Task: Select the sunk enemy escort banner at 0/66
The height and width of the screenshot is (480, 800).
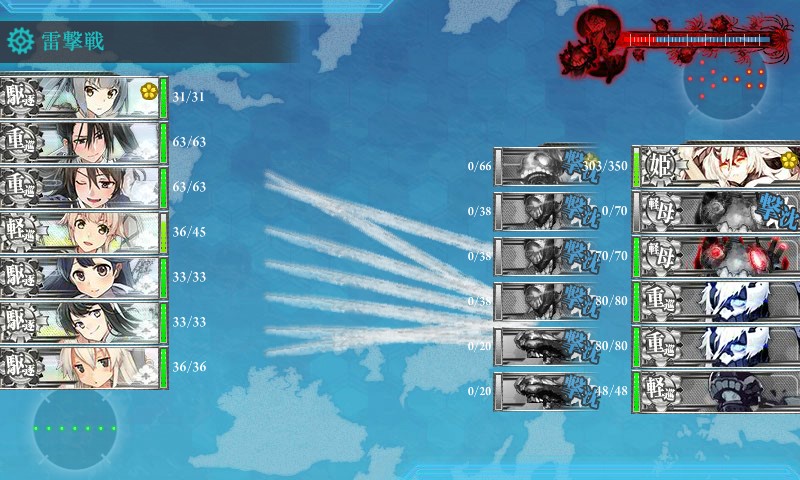Action: point(543,166)
